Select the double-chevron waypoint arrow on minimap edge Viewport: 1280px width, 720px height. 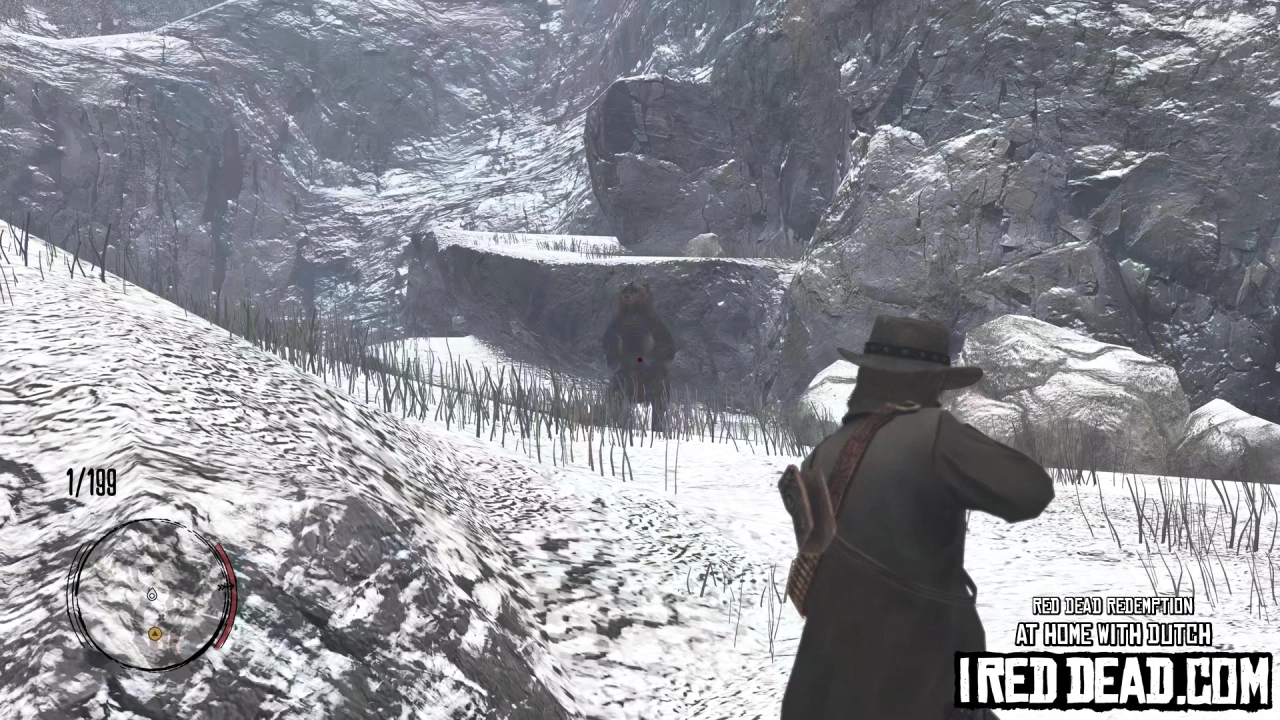point(224,586)
